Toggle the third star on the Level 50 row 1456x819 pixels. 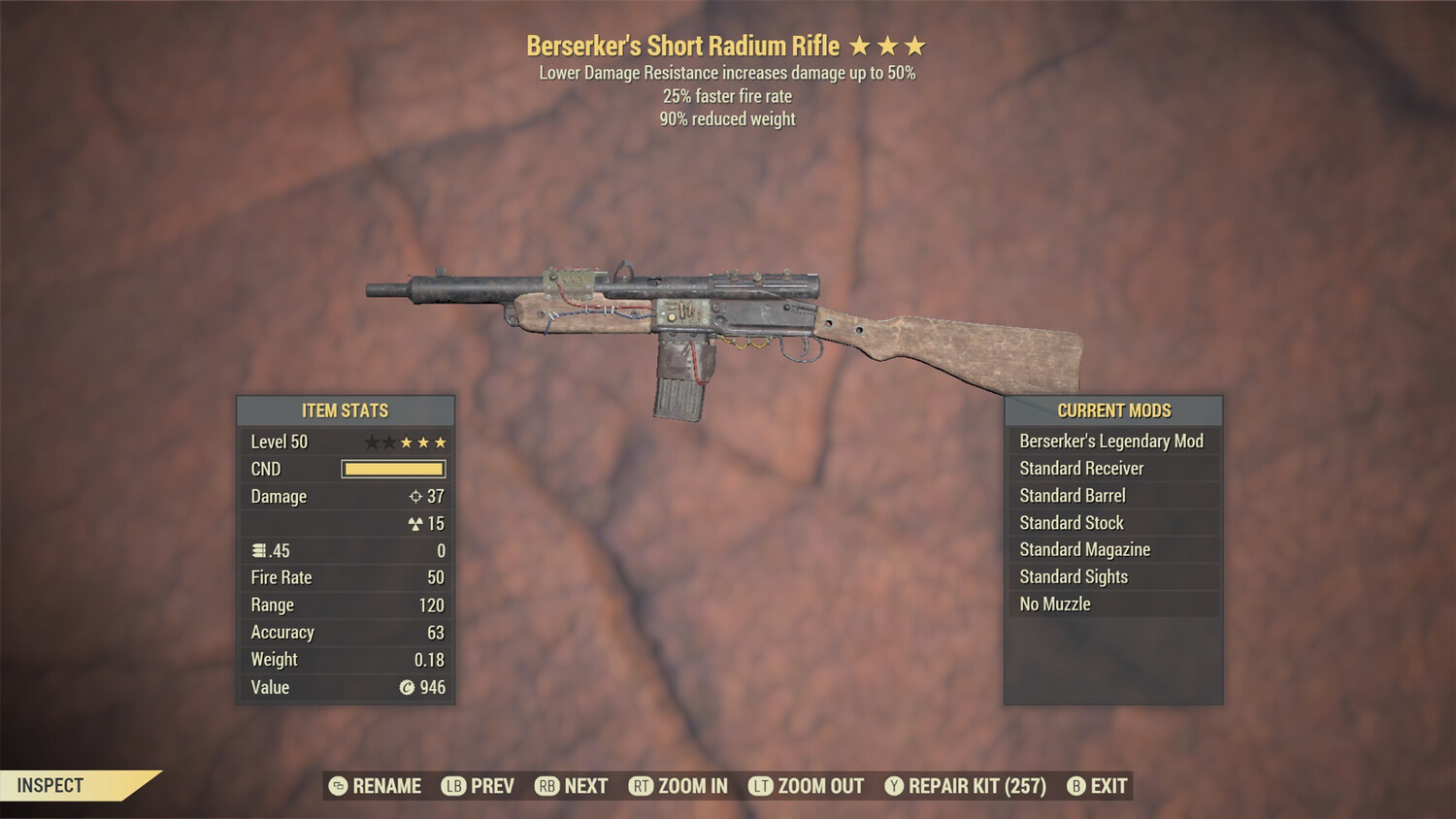(404, 442)
